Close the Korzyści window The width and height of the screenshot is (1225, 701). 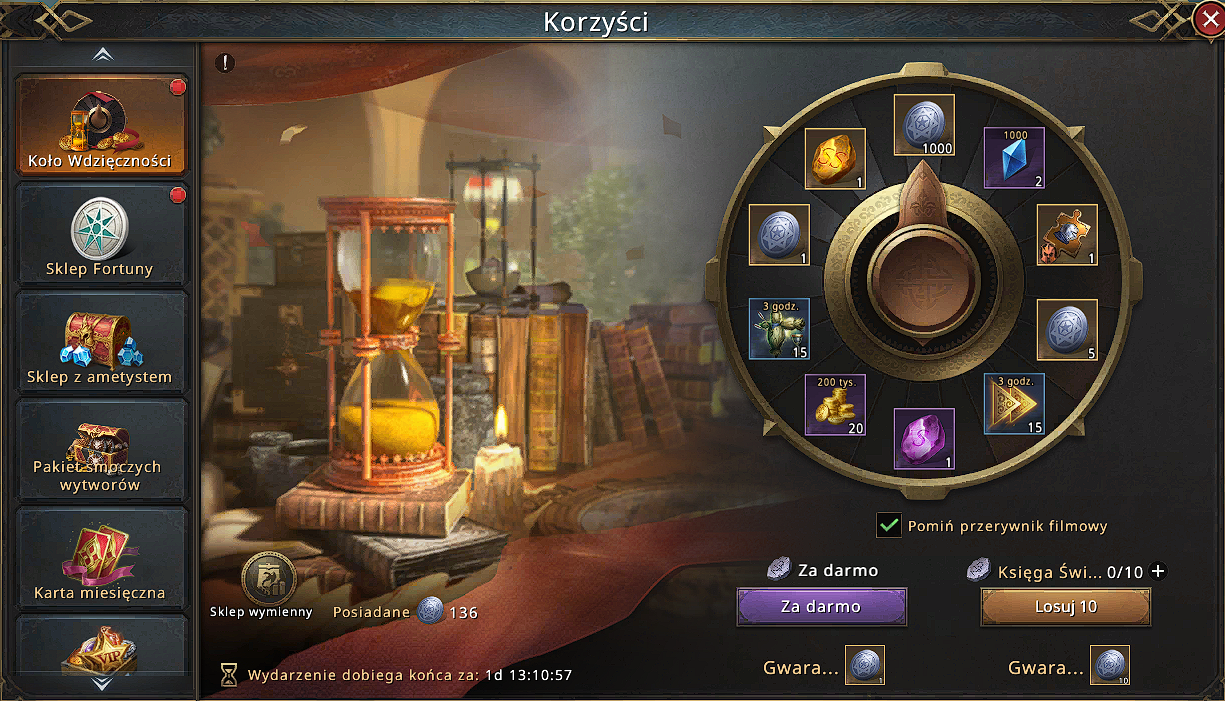[1207, 18]
